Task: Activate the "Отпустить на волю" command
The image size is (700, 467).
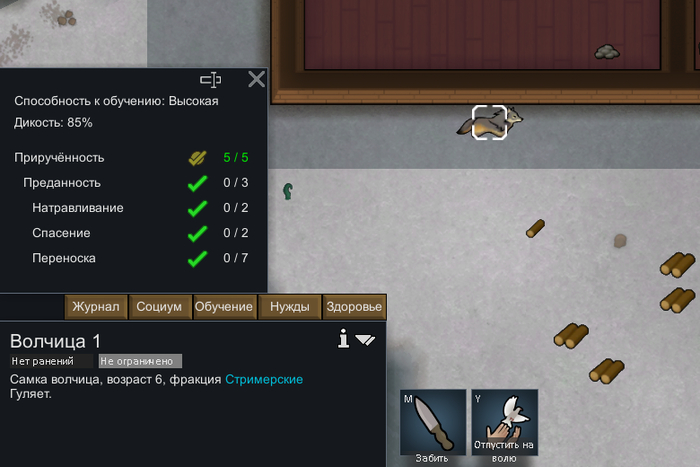Action: 505,423
